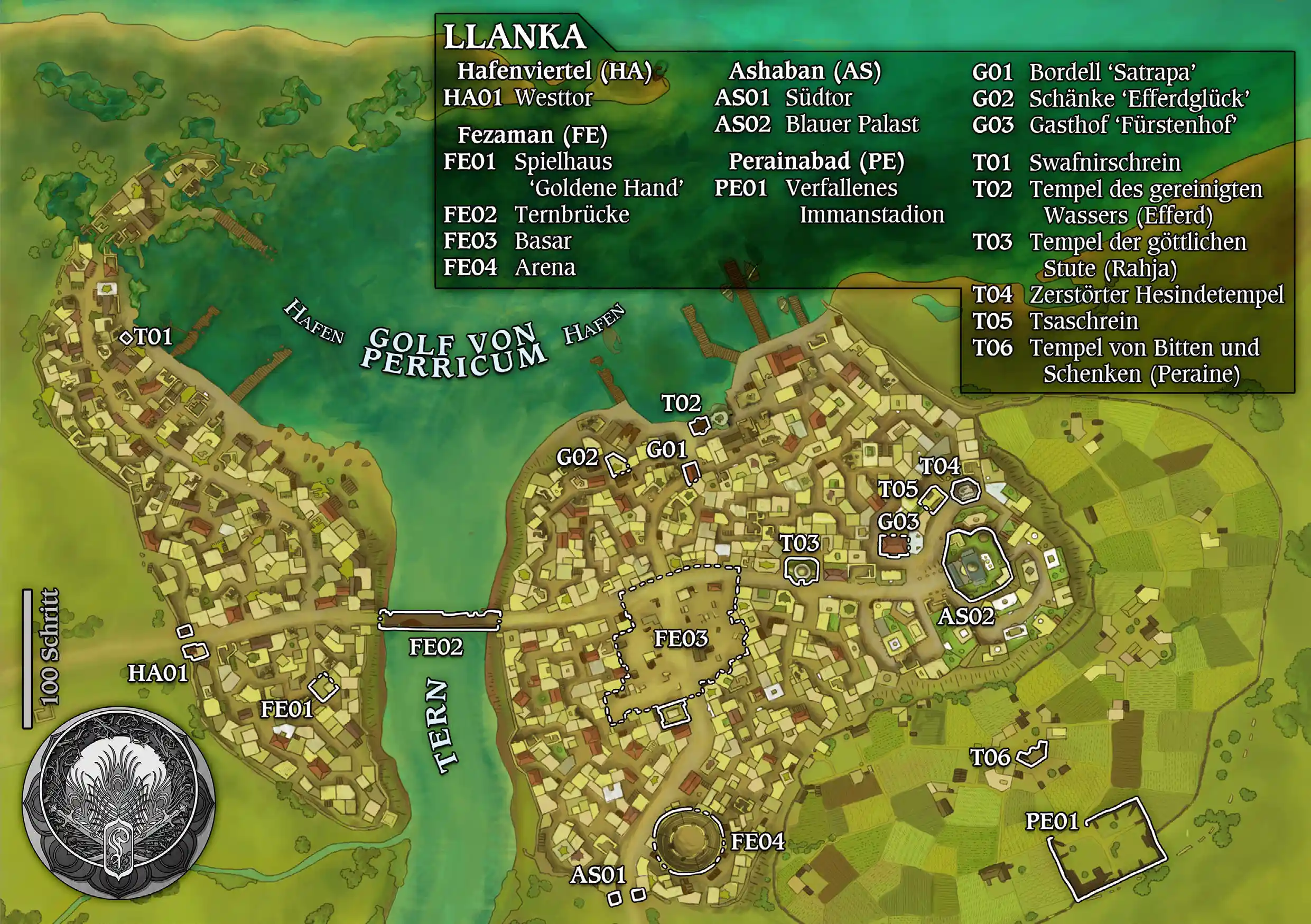
Task: Click the 'Basar' legend entry
Action: tap(543, 241)
